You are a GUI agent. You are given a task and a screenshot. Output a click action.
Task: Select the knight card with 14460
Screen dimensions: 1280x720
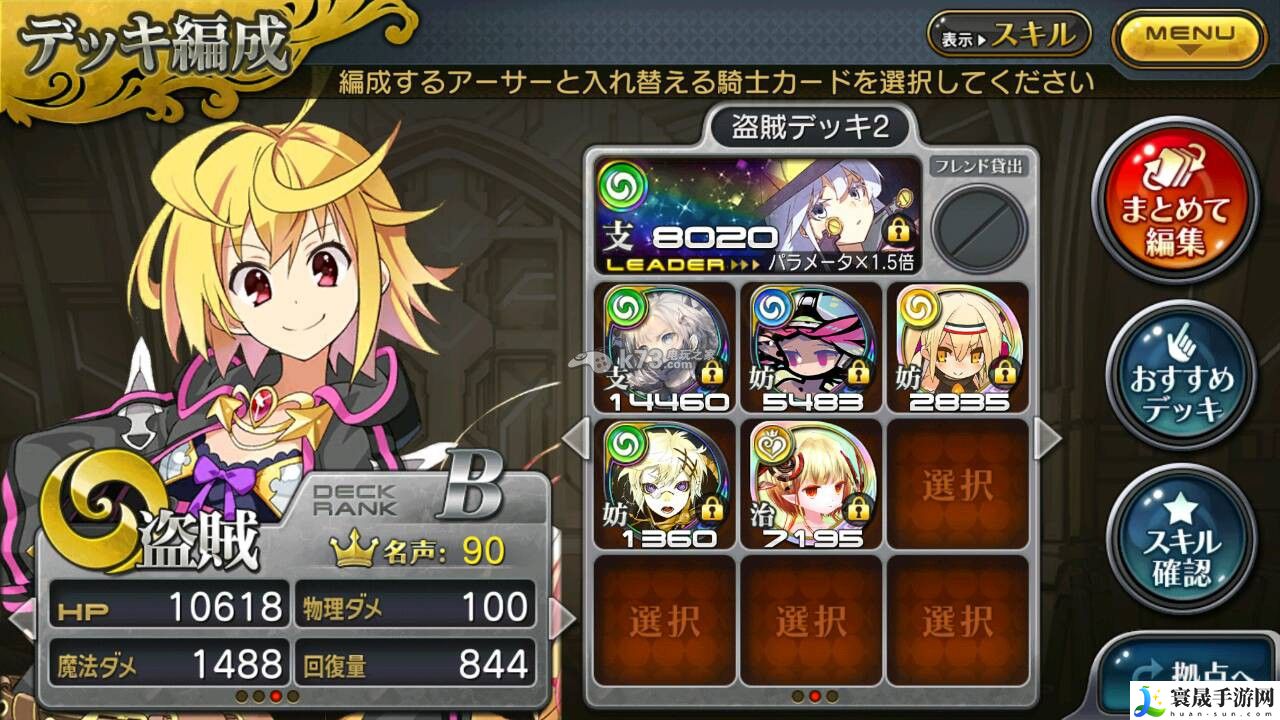663,348
